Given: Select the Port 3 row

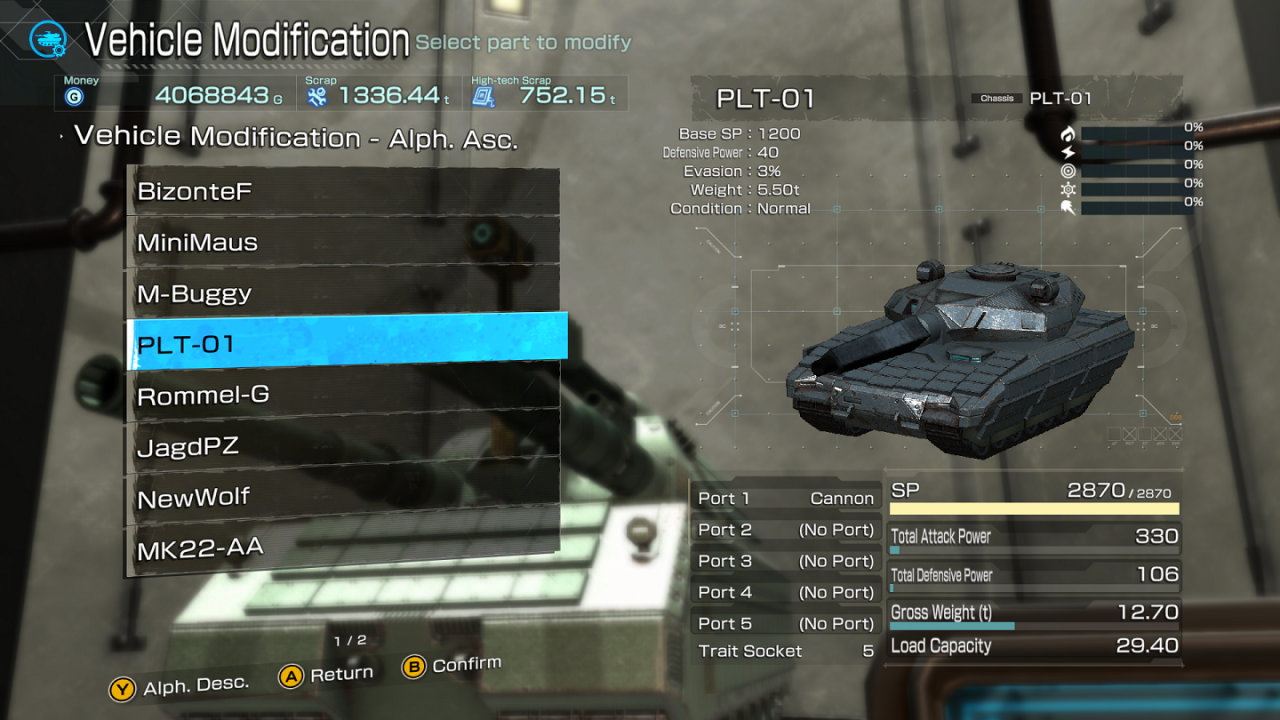Looking at the screenshot, I should click(x=785, y=561).
